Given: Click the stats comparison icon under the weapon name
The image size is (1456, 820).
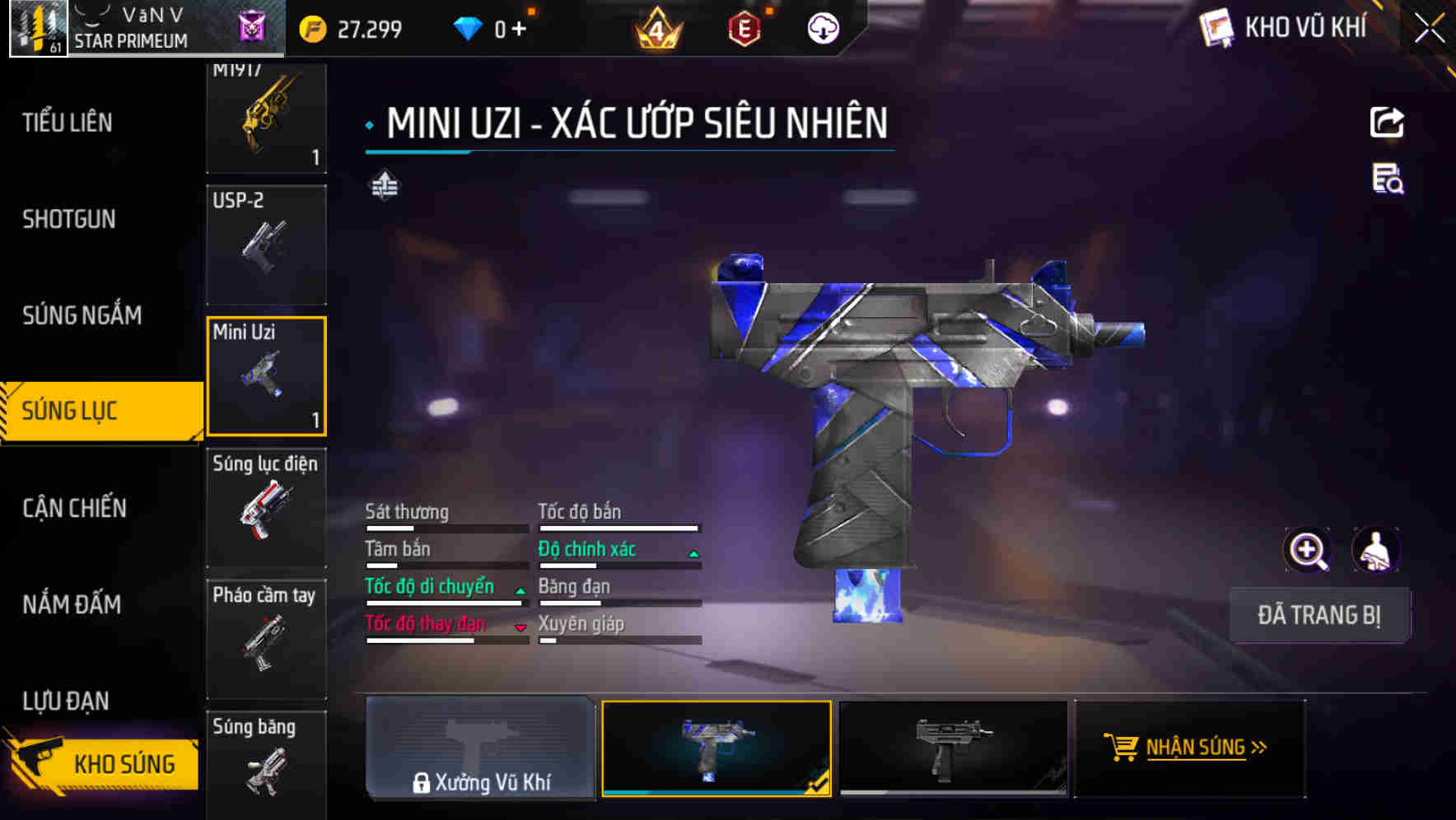Looking at the screenshot, I should (384, 185).
